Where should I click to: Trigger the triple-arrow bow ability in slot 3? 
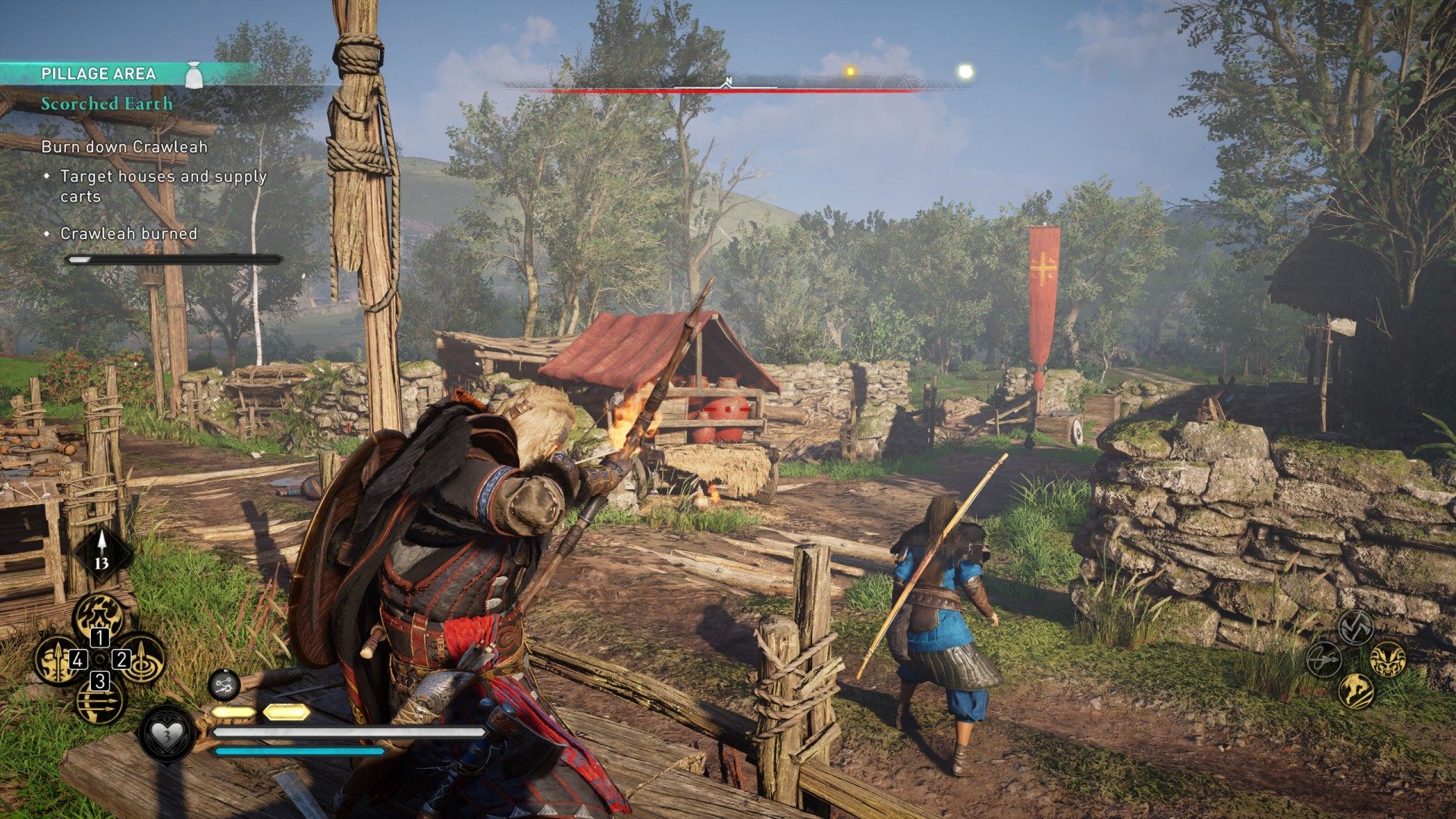tap(99, 701)
